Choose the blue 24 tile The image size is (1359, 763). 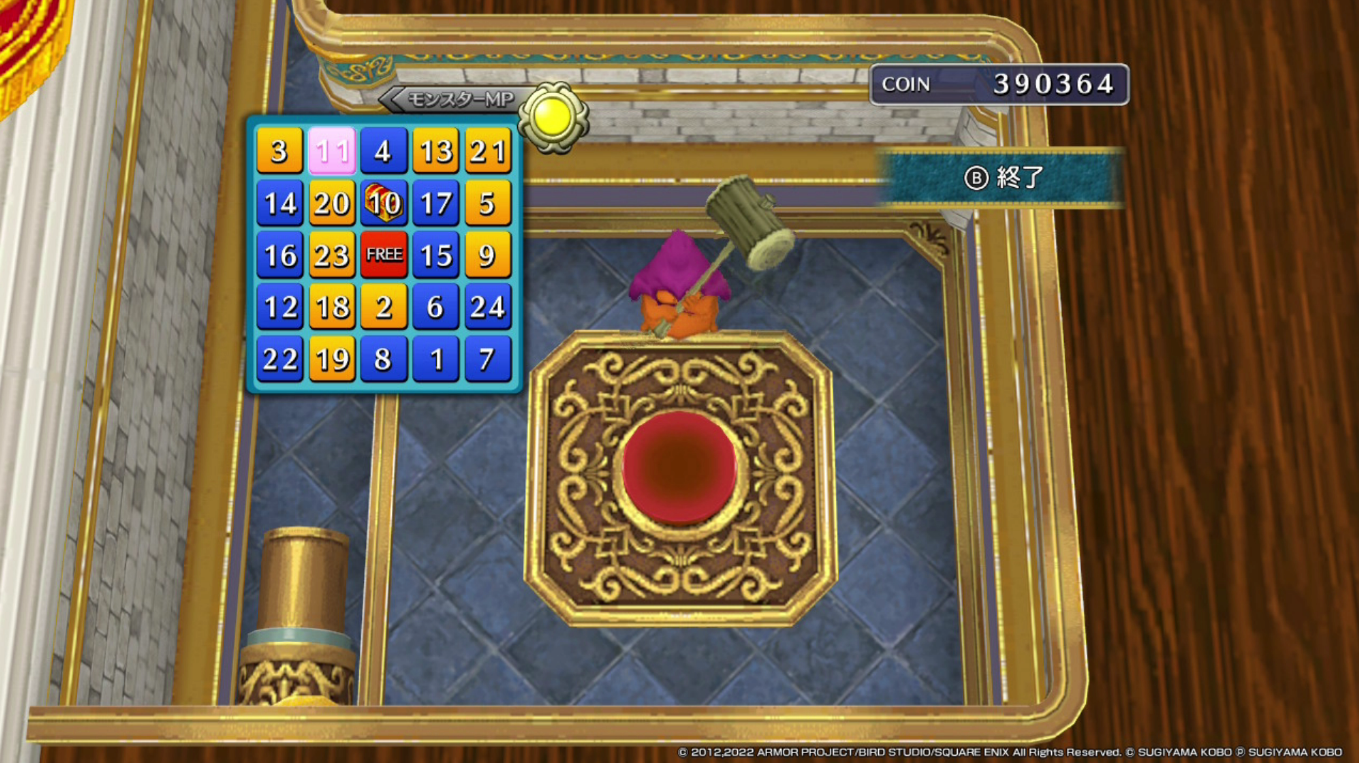pyautogui.click(x=487, y=307)
